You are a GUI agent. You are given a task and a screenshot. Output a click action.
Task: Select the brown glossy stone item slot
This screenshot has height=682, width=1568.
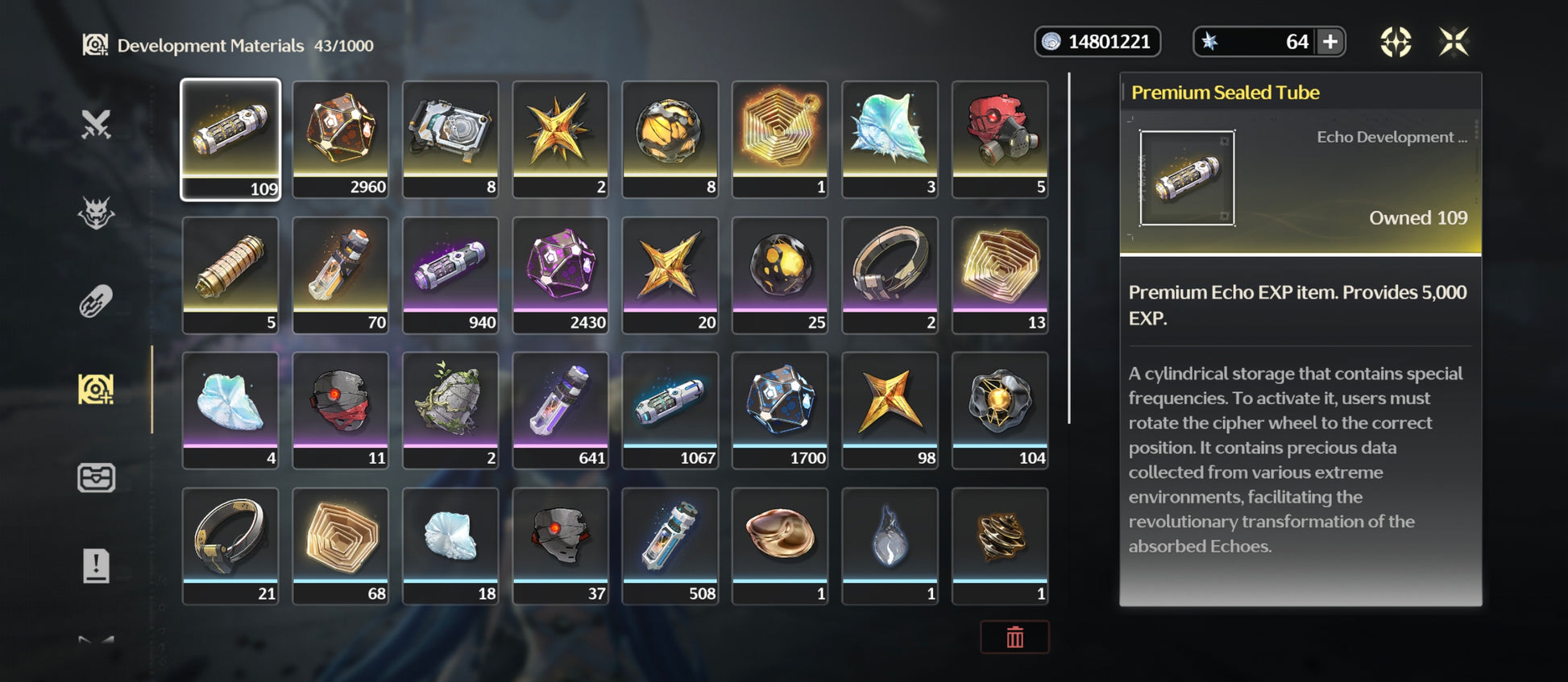pos(780,545)
